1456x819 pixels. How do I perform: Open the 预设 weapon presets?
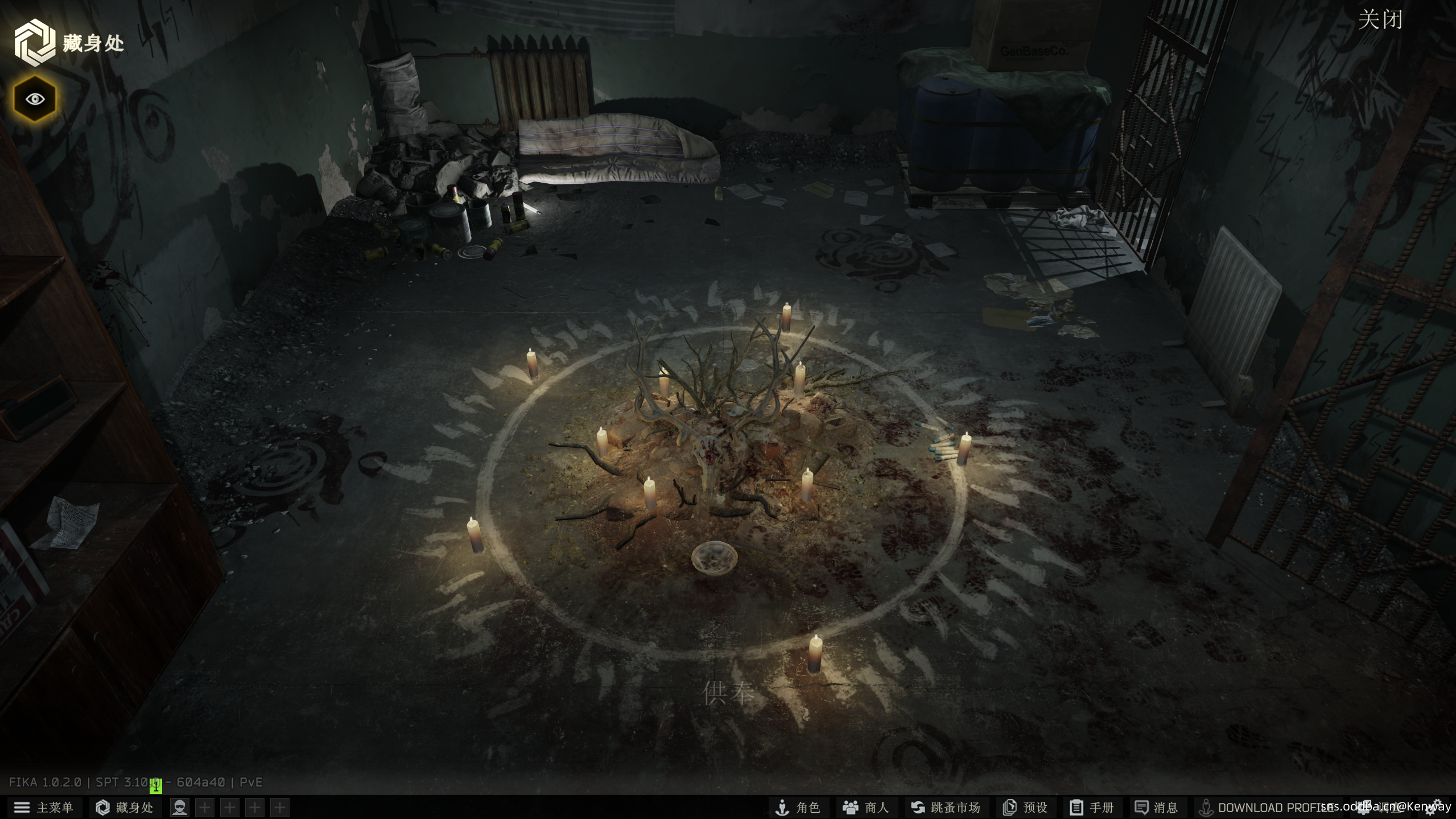click(1025, 807)
